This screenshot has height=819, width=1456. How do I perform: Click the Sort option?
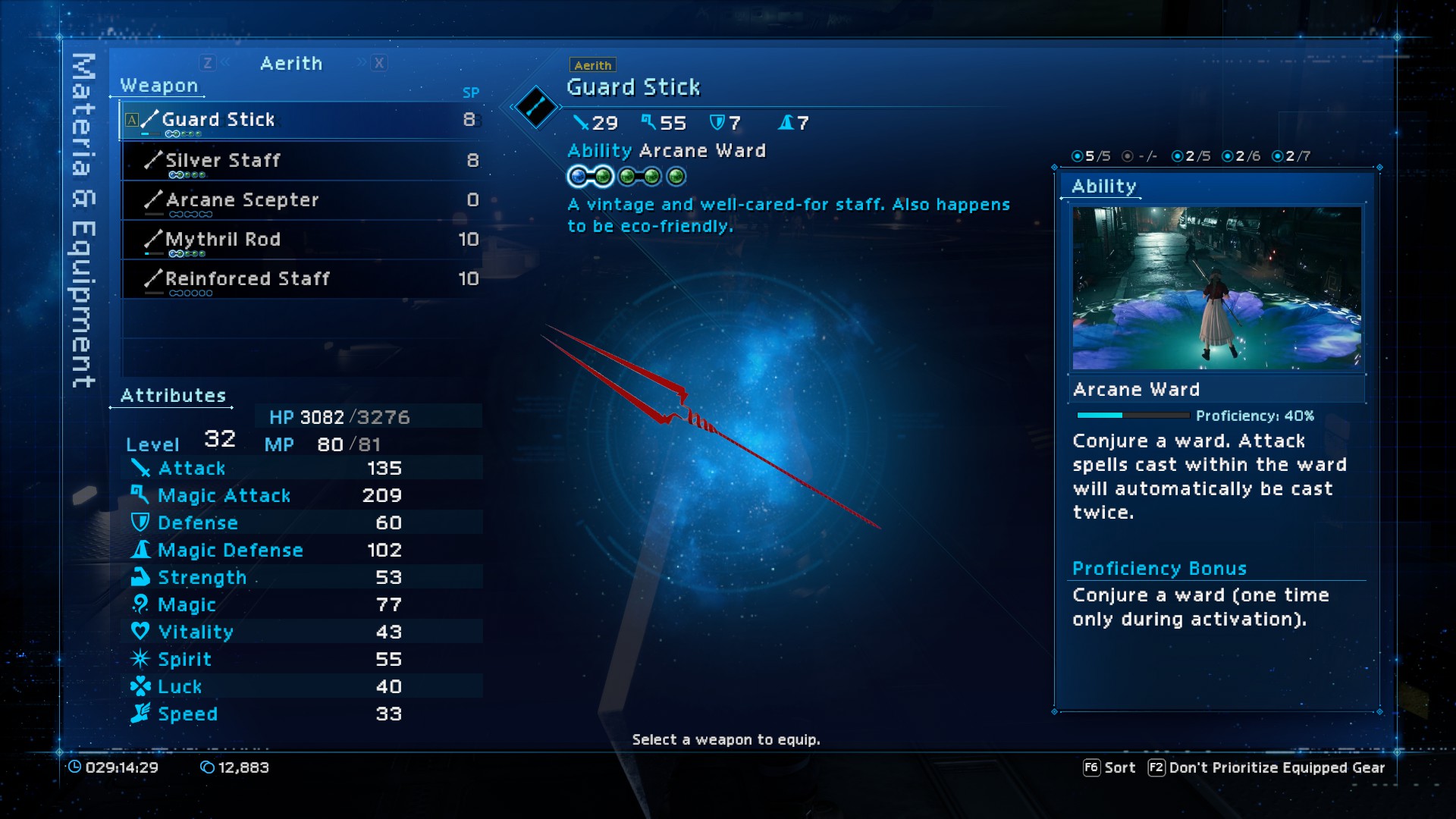1109,767
